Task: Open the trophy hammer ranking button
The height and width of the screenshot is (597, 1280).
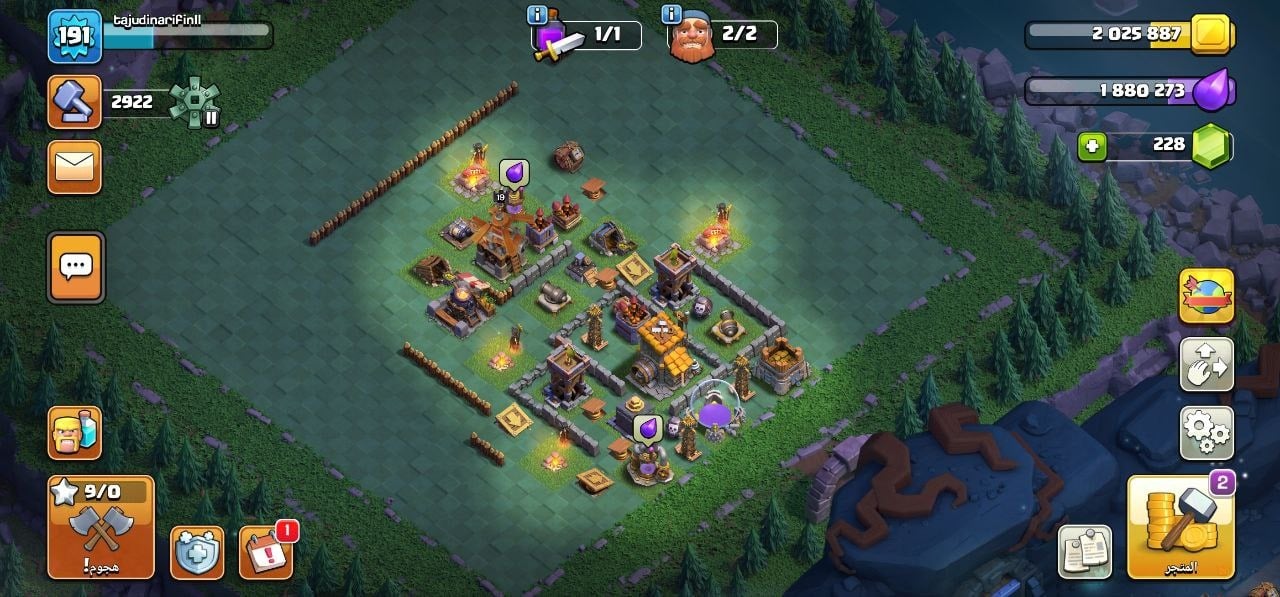Action: click(x=75, y=102)
